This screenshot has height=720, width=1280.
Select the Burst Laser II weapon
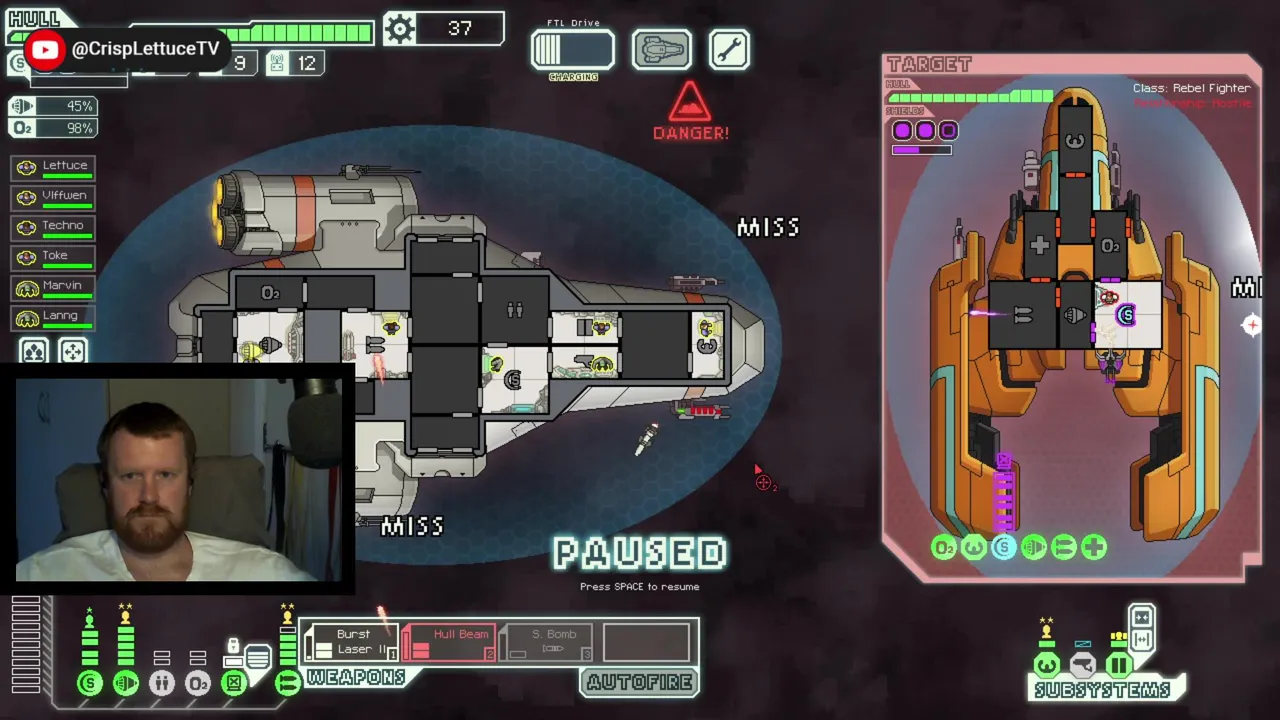click(x=352, y=642)
